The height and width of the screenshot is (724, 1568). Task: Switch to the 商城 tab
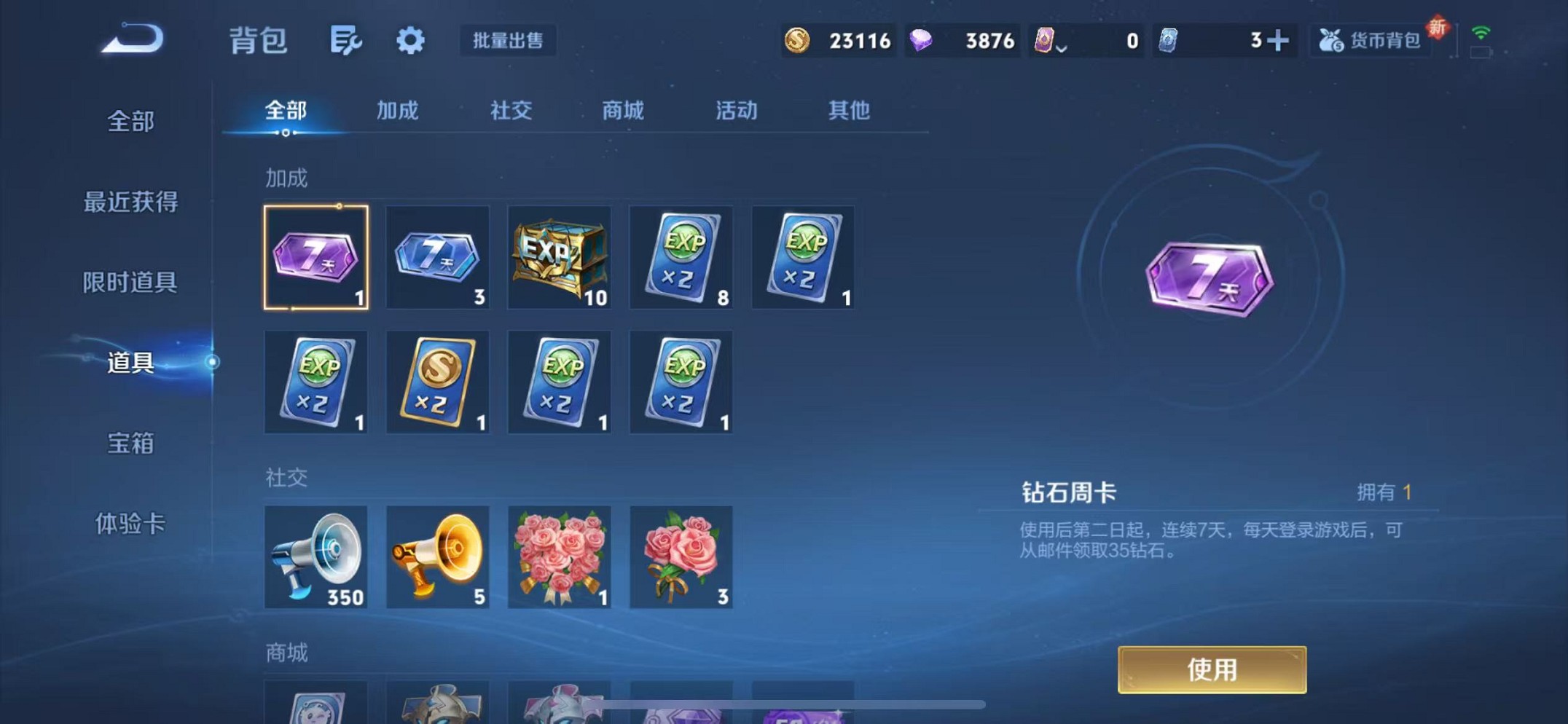[623, 111]
